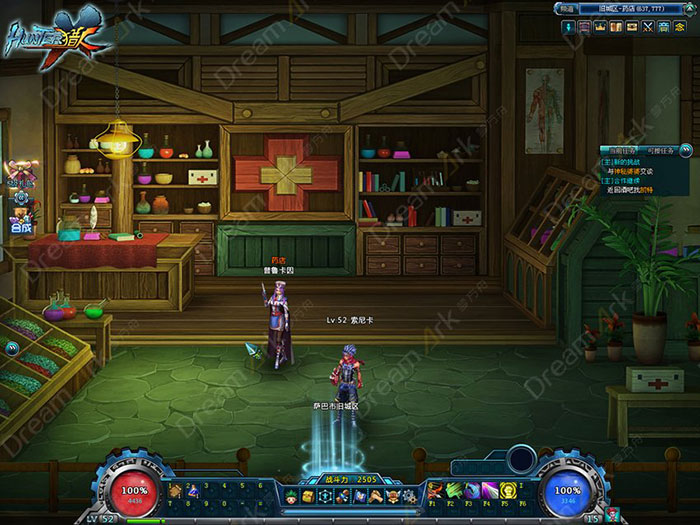700x525 pixels.
Task: Activate the F1 skill icon
Action: click(x=437, y=490)
